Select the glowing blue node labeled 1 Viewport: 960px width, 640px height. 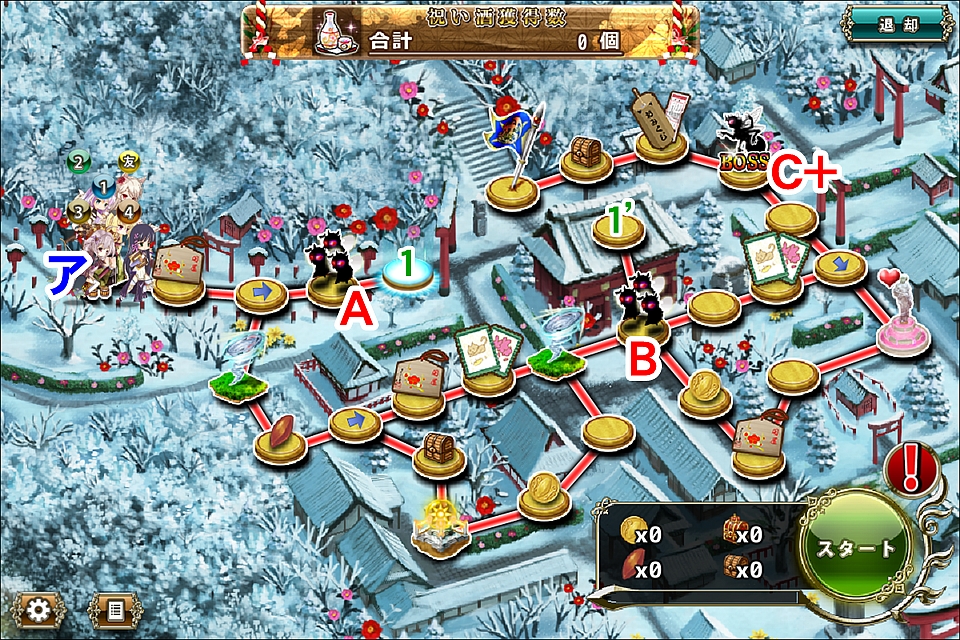pos(408,273)
